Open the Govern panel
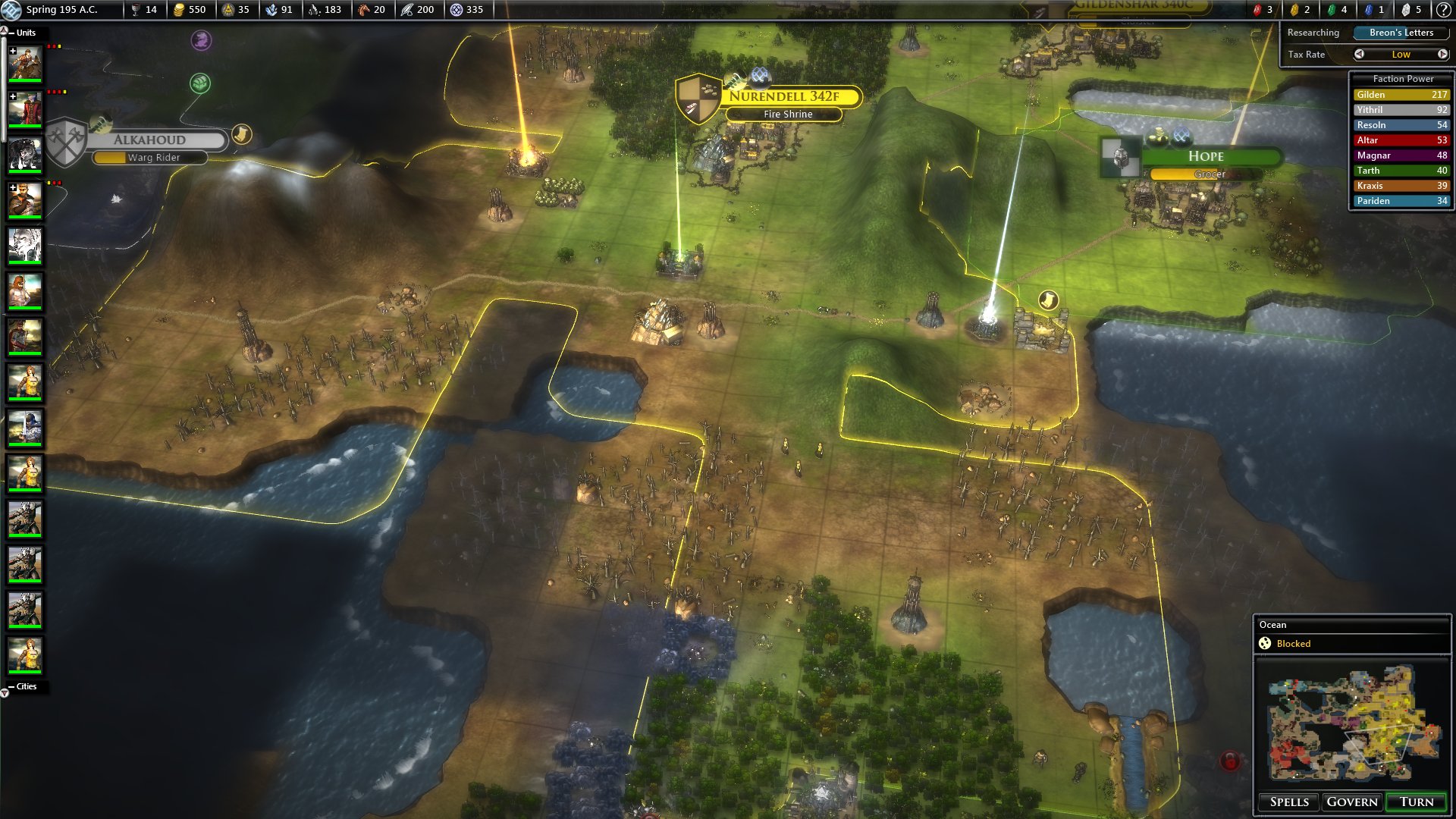This screenshot has width=1456, height=819. tap(1351, 802)
